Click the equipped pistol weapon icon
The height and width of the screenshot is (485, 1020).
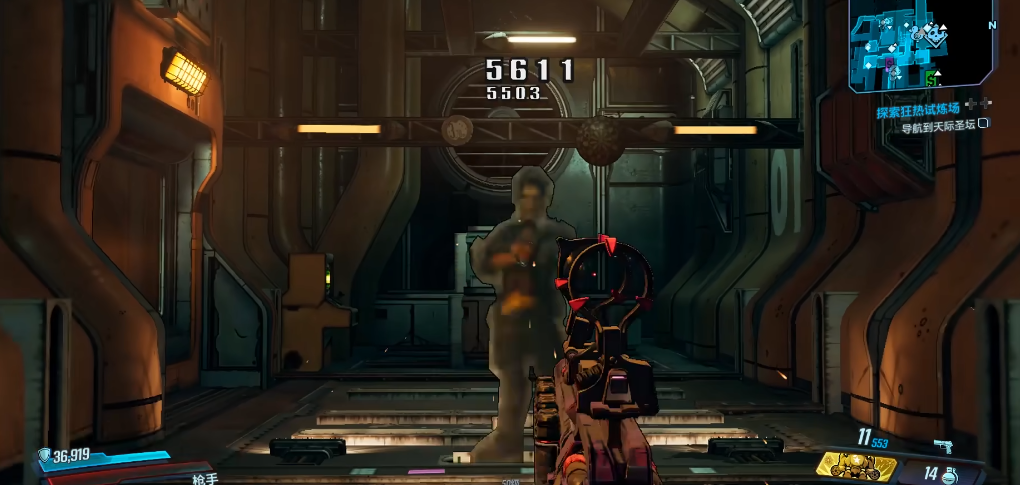pos(942,444)
